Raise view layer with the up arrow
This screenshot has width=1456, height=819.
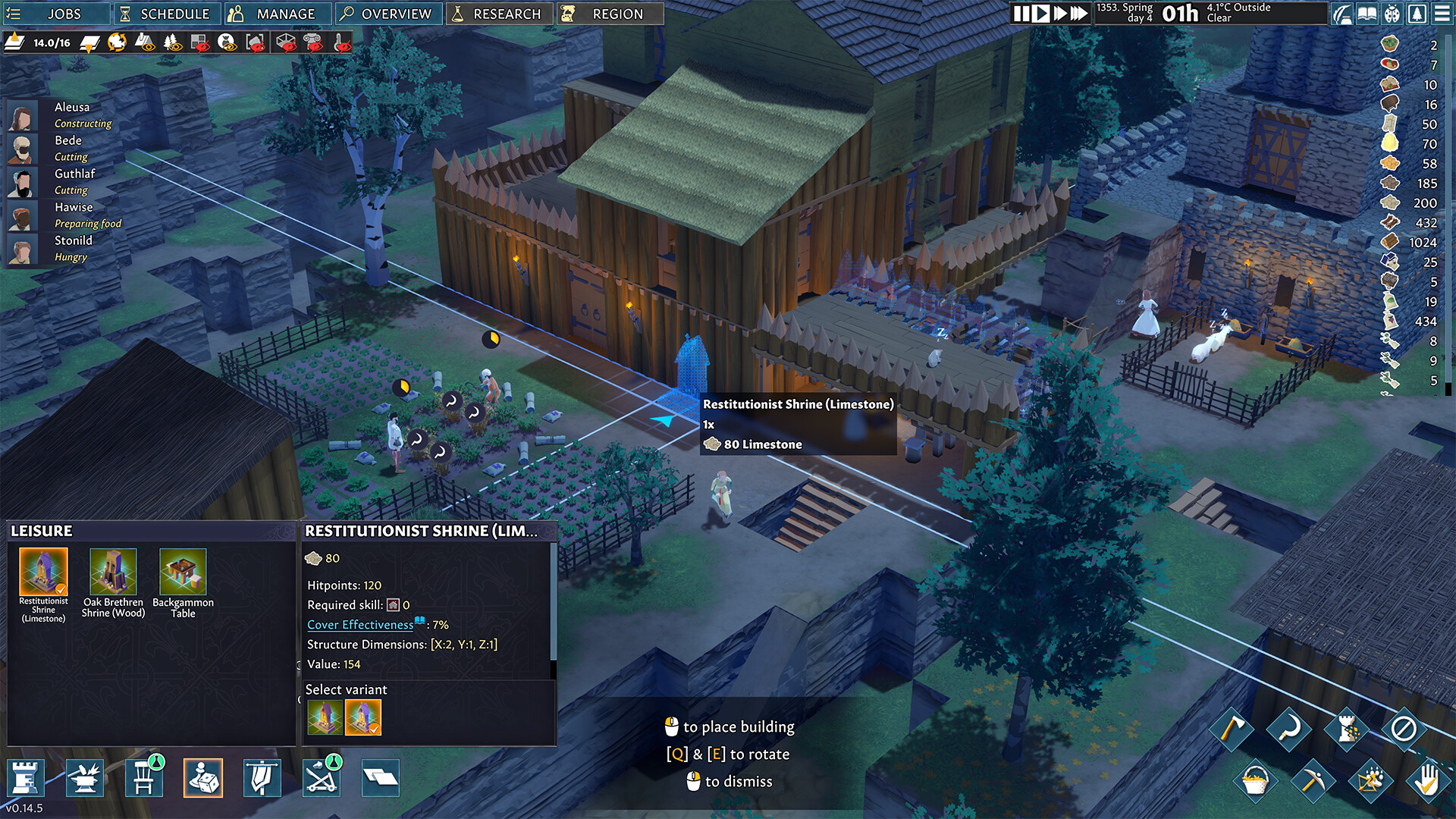(x=14, y=43)
